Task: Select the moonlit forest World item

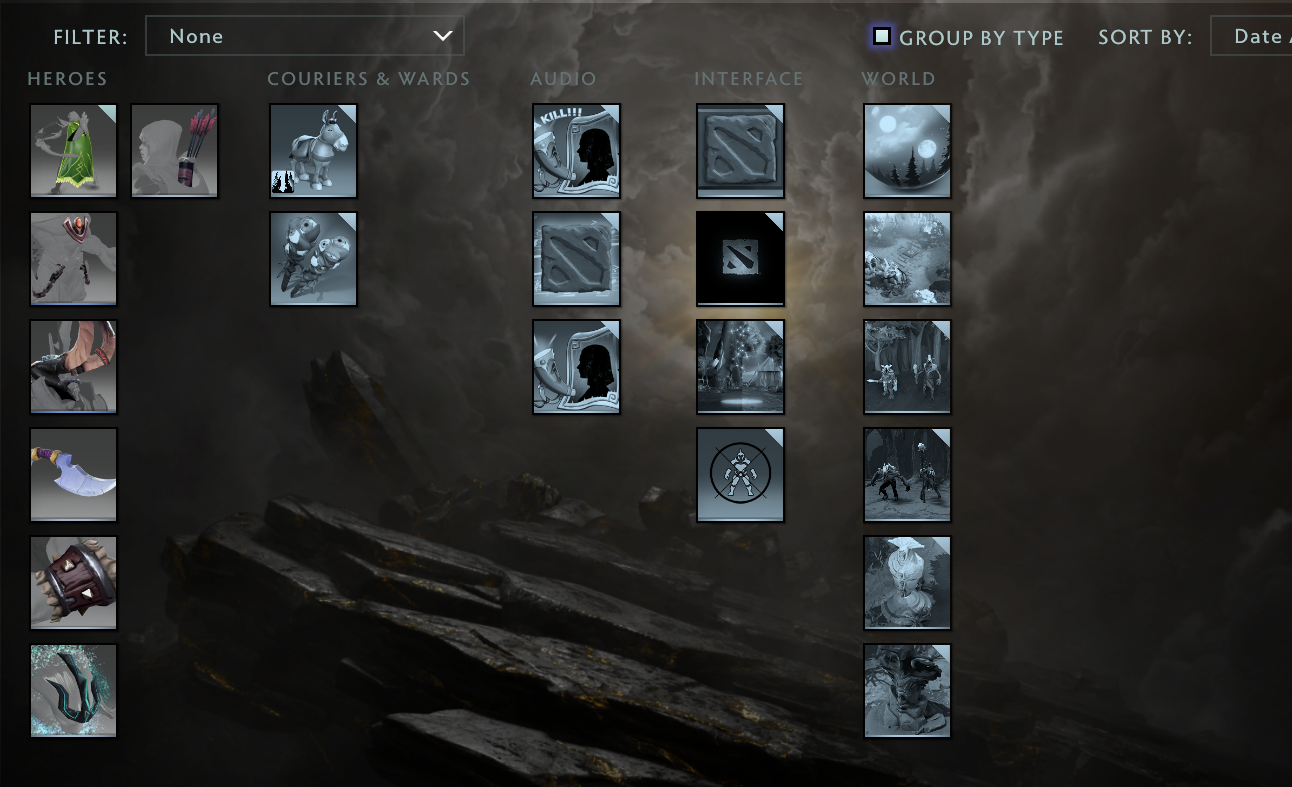Action: [906, 150]
